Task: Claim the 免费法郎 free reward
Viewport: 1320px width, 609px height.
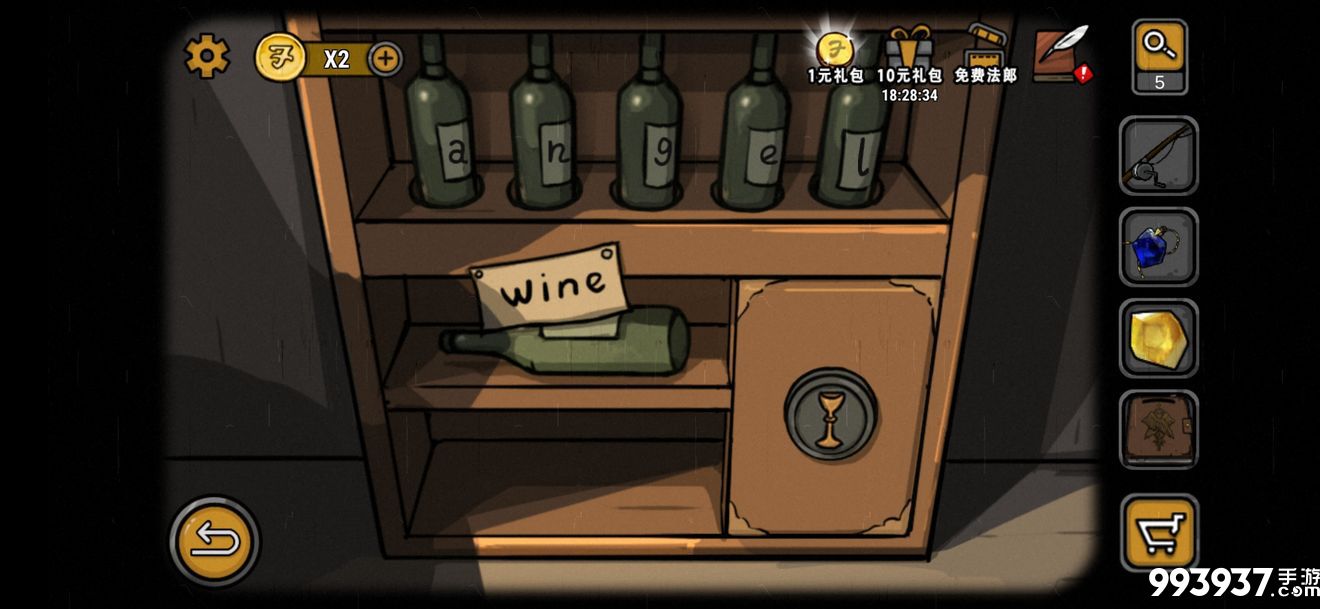Action: [985, 55]
